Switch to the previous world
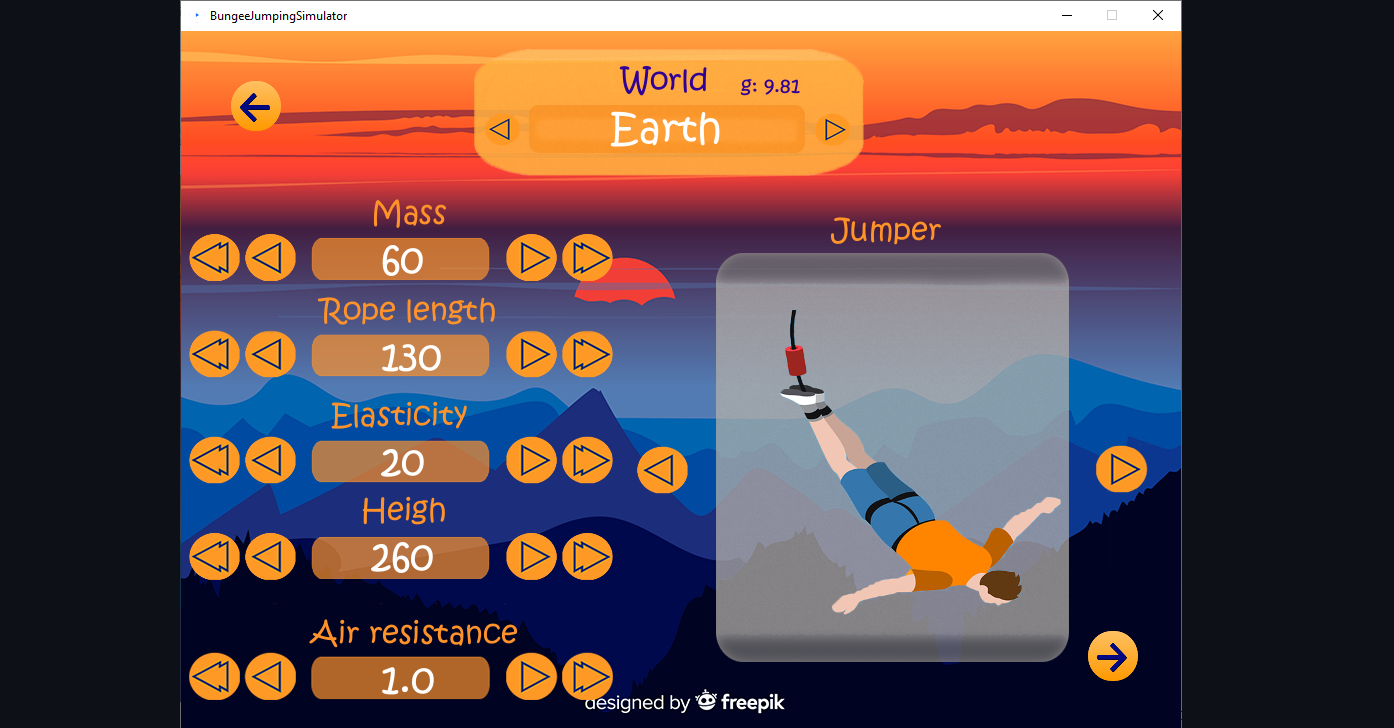The image size is (1394, 728). coord(500,129)
